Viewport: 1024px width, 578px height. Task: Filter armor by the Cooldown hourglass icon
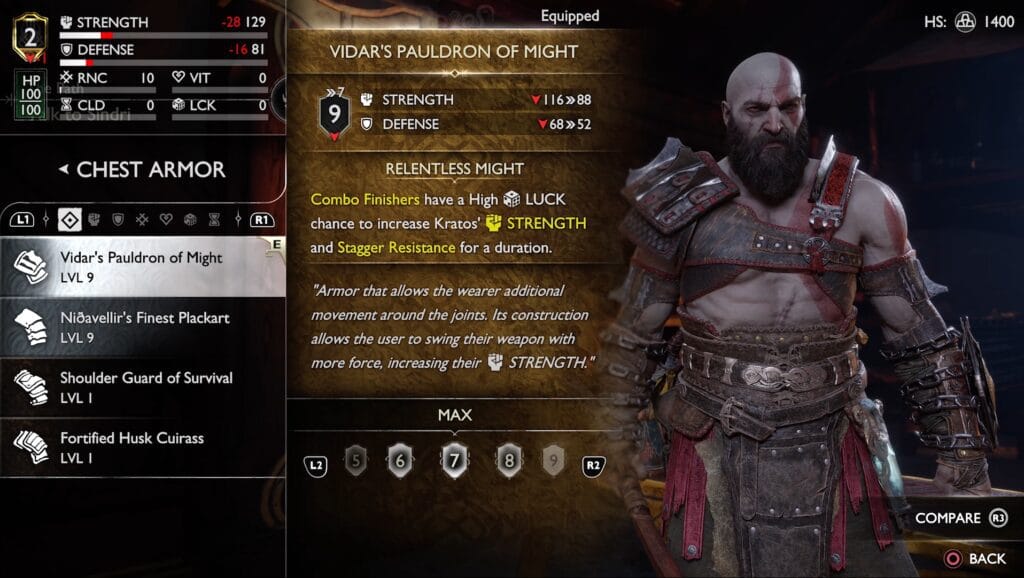coord(213,219)
